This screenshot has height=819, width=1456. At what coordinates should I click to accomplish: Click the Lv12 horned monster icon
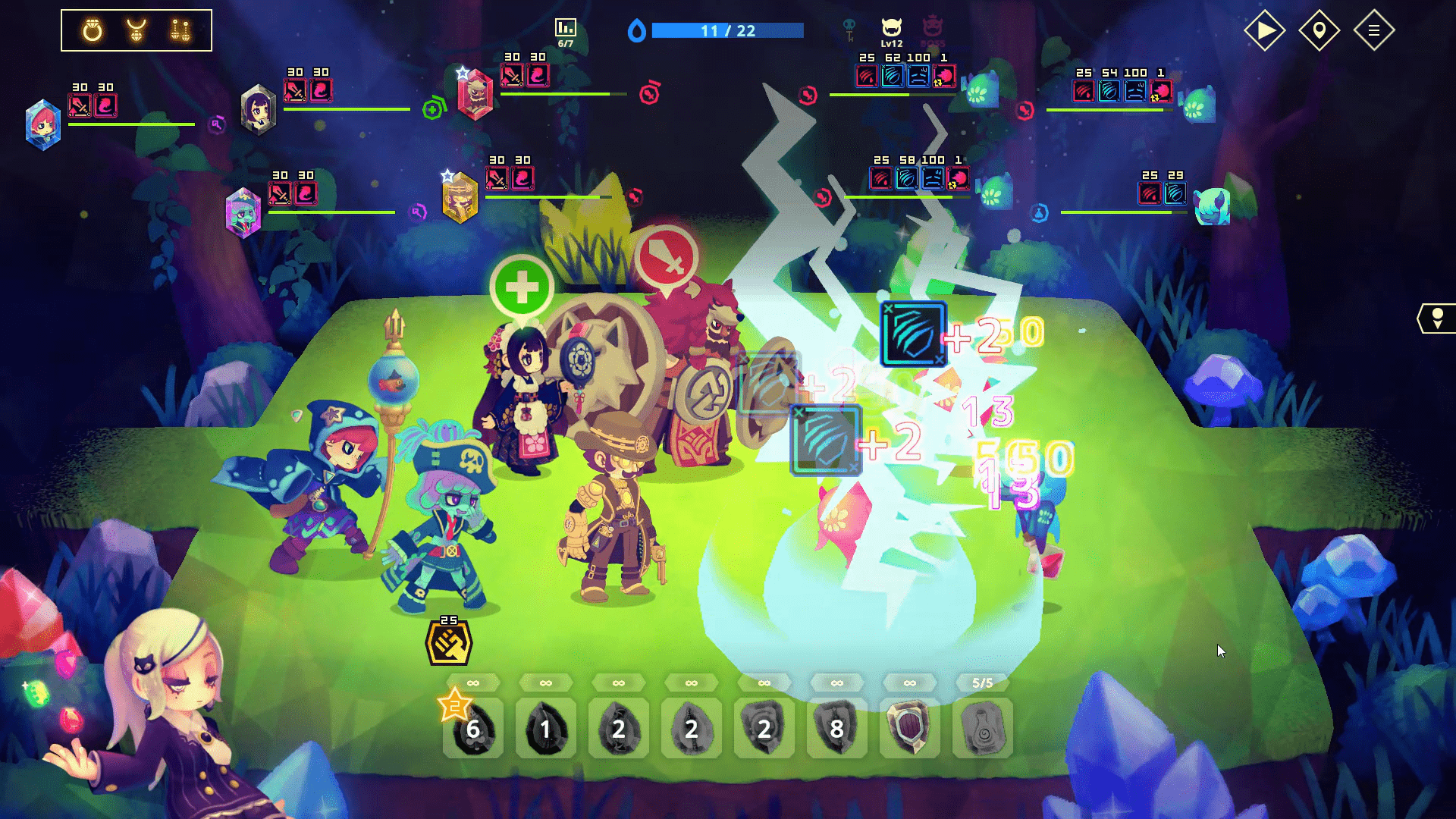[x=892, y=30]
